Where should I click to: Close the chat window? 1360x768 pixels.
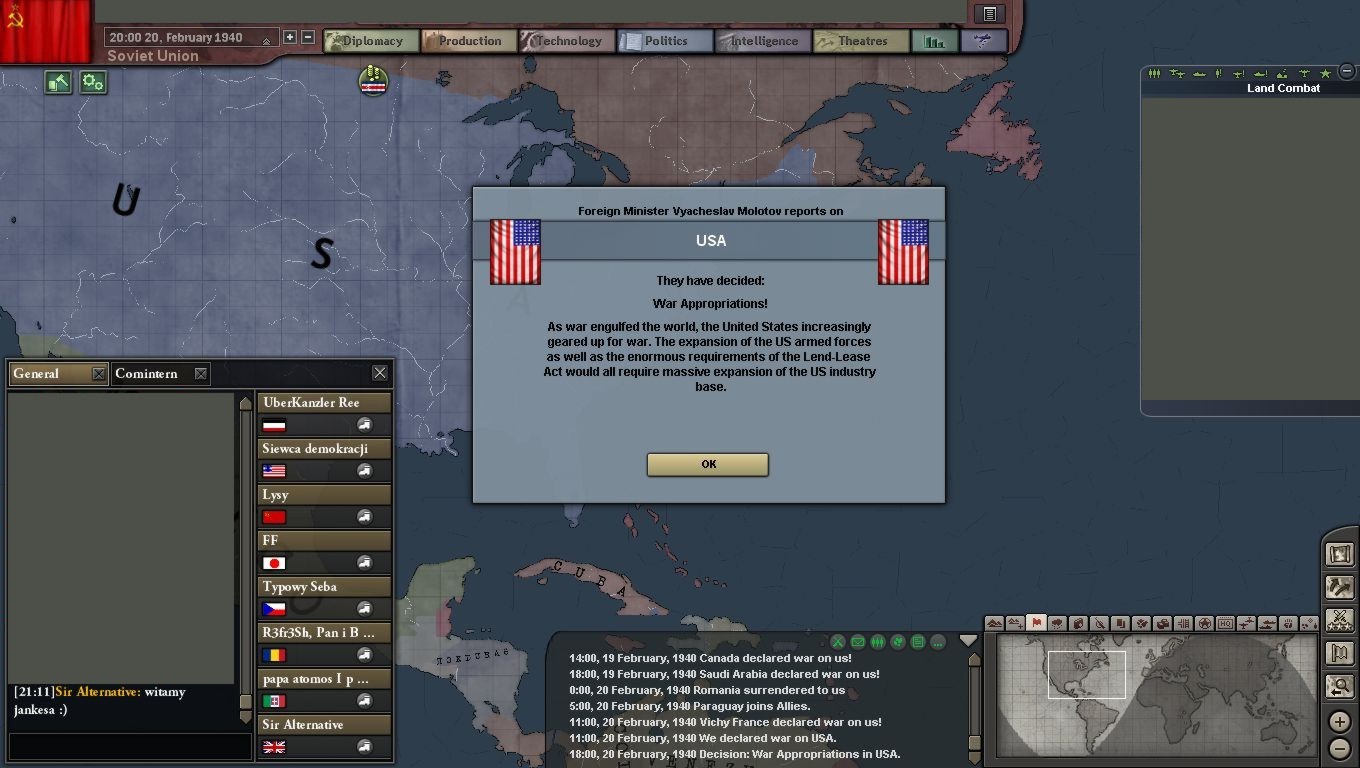[x=380, y=373]
